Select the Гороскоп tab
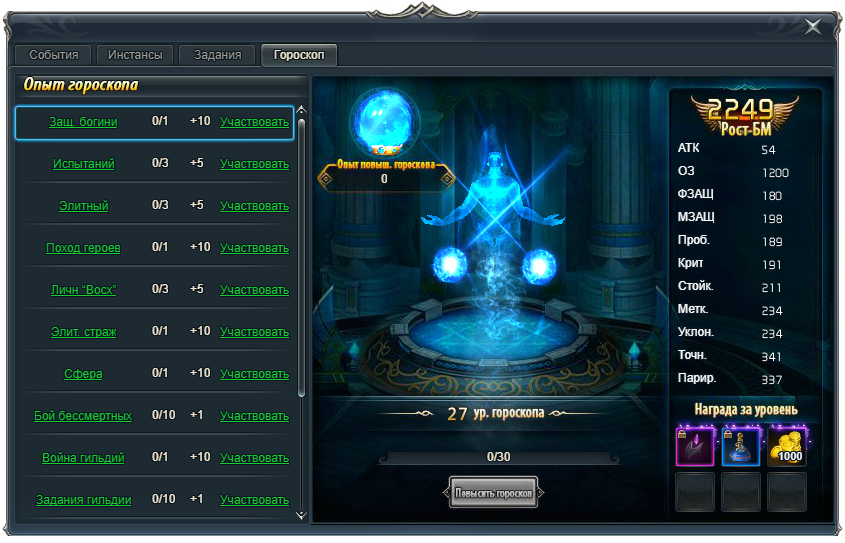 tap(299, 55)
